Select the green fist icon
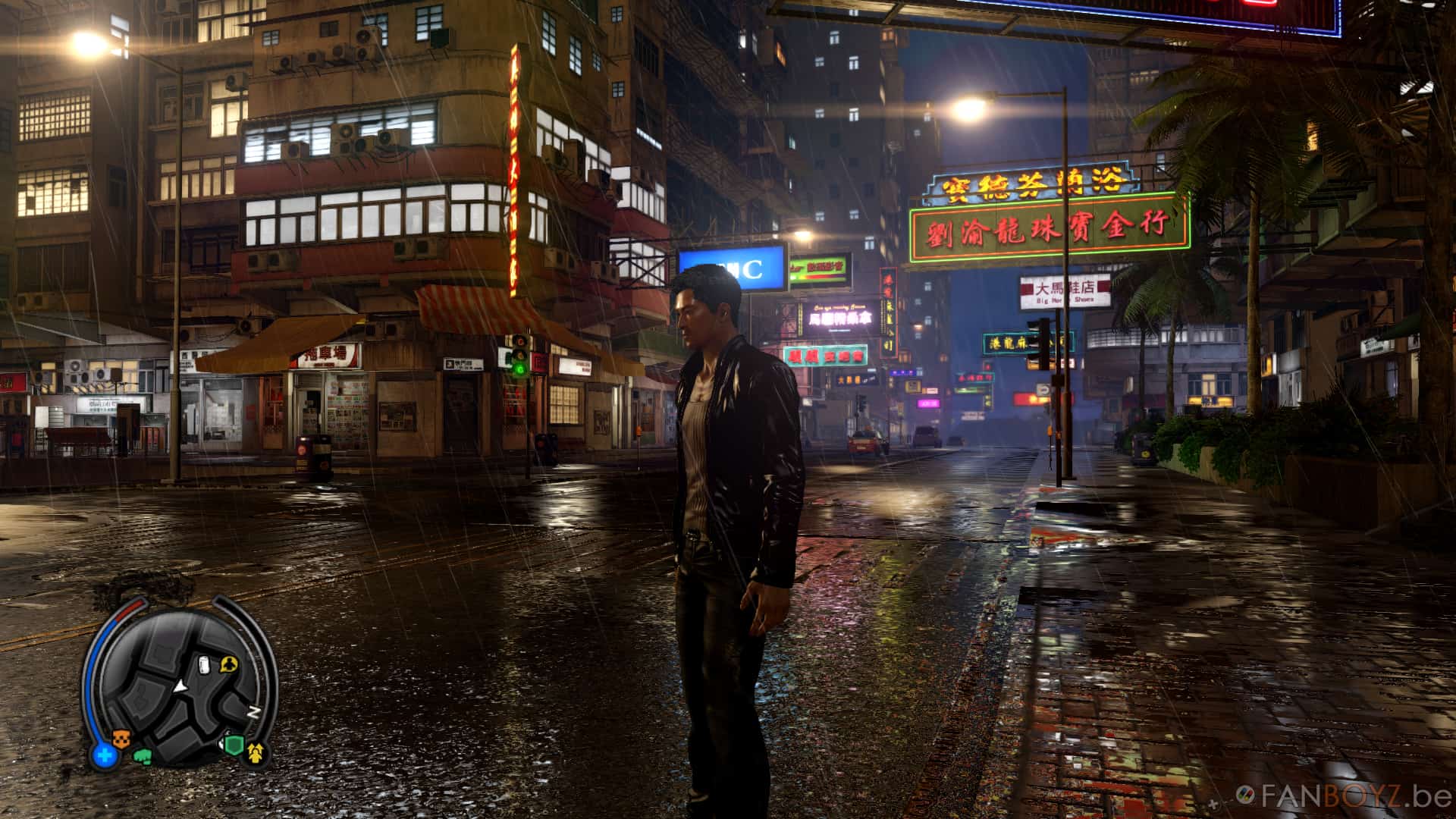Screen dimensions: 1456x819 pyautogui.click(x=143, y=755)
